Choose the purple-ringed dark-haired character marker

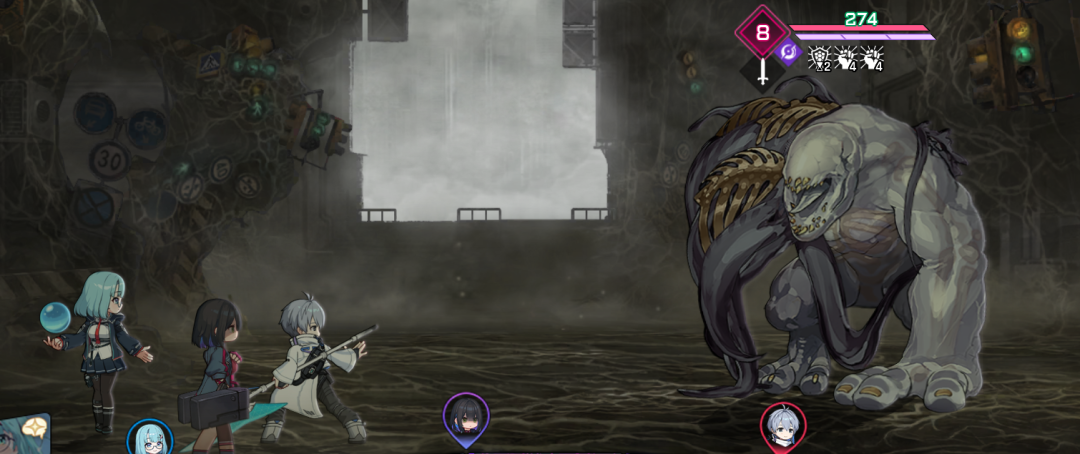click(x=466, y=416)
